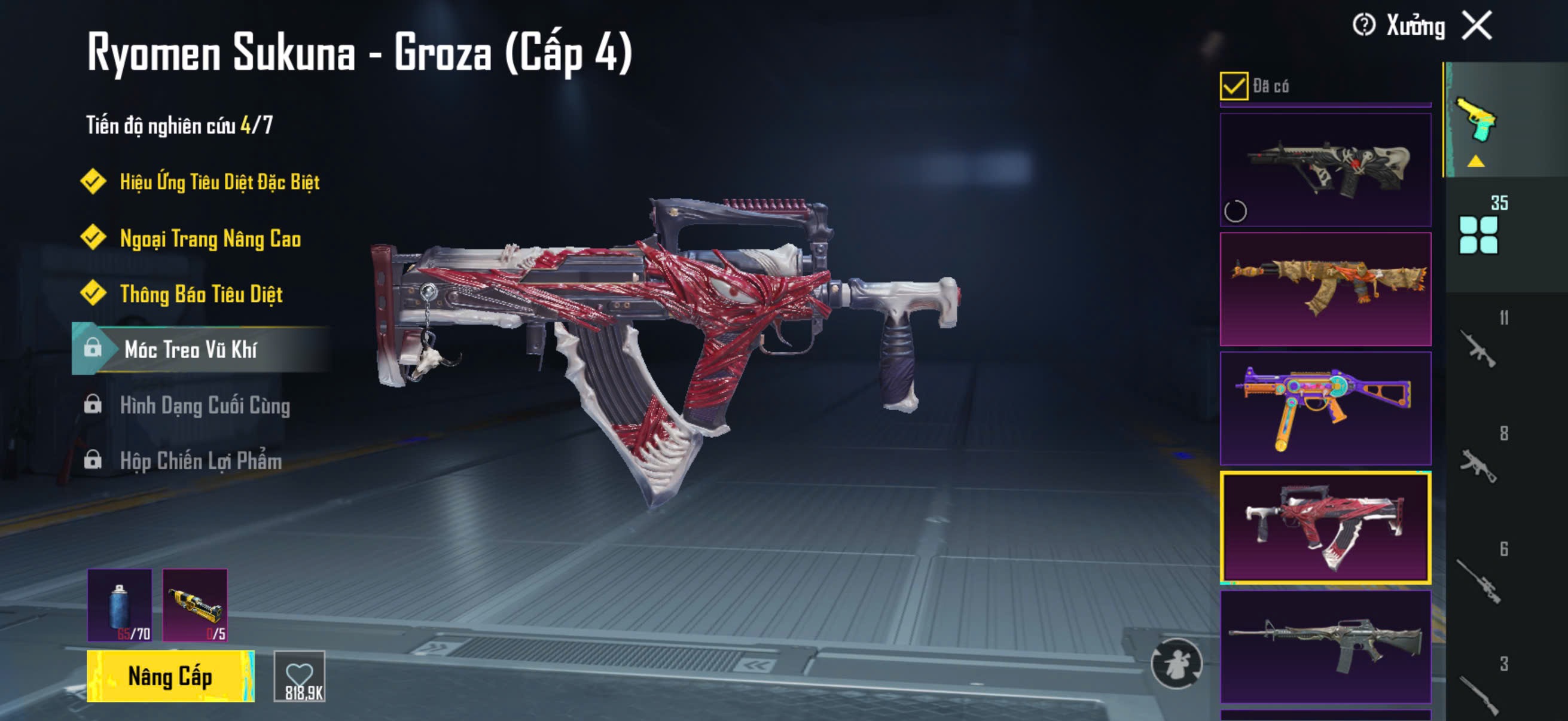
Task: Choose the grey M16 rifle skin thumbnail
Action: coord(1325,646)
